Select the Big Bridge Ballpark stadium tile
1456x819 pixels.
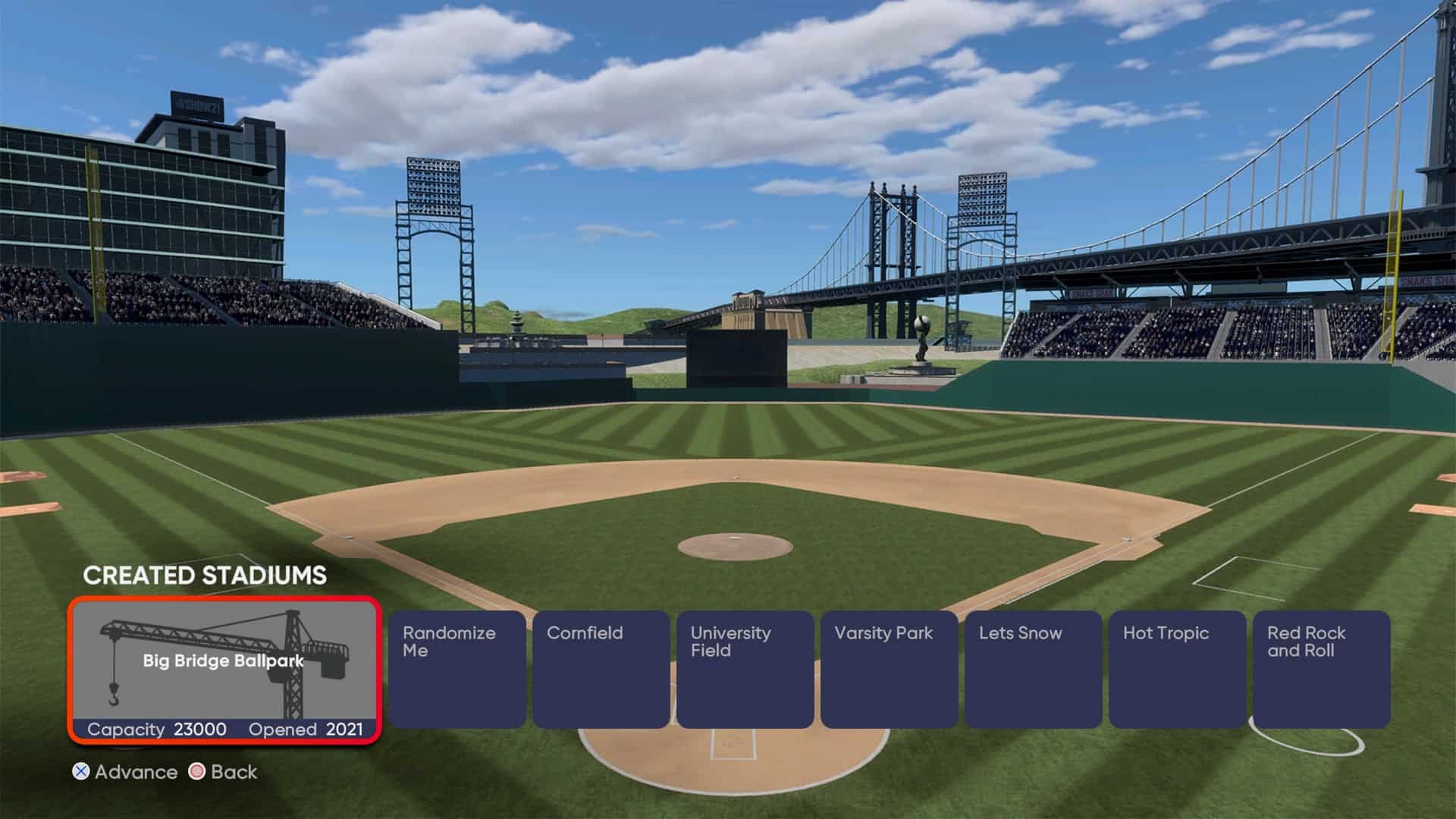(224, 670)
